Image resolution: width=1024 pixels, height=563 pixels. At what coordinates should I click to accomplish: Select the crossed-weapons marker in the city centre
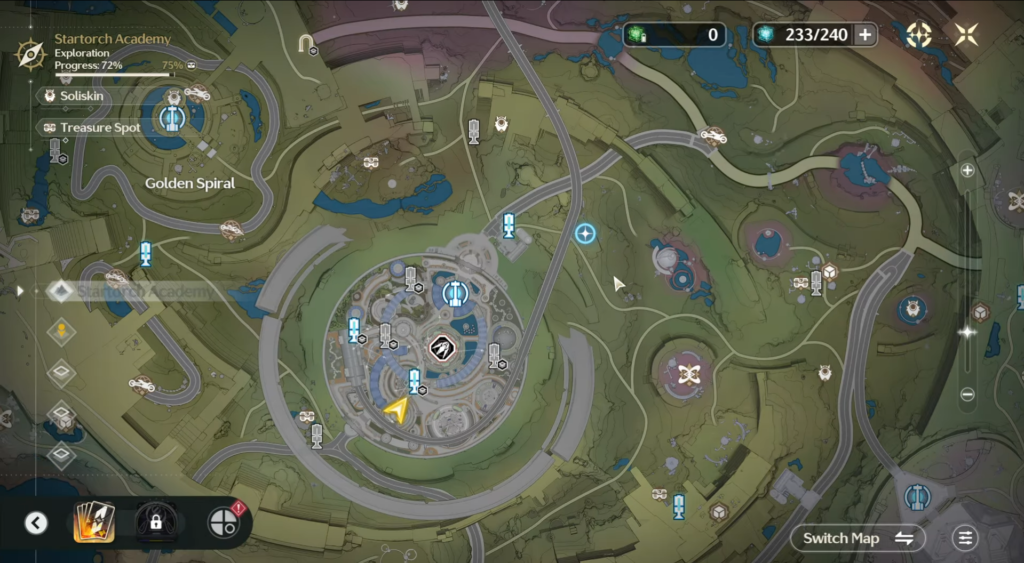point(441,347)
